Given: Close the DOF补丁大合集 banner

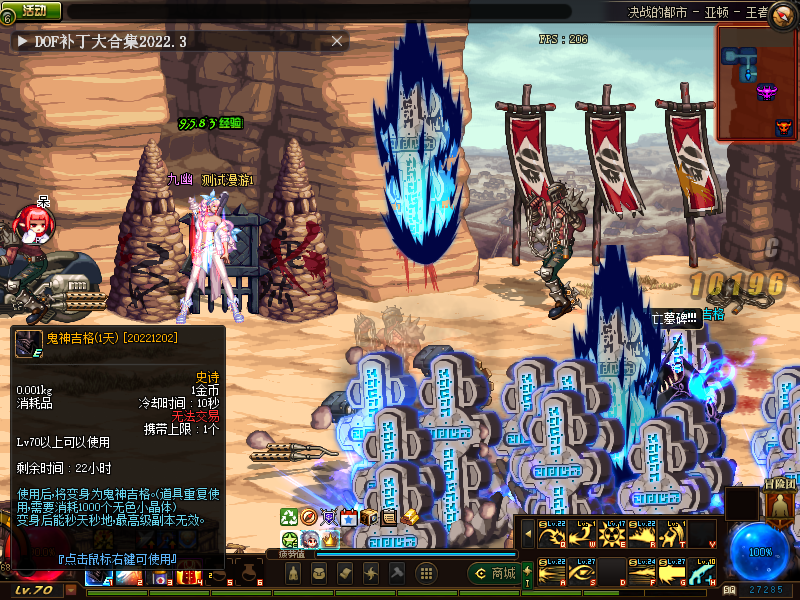Looking at the screenshot, I should pyautogui.click(x=338, y=41).
